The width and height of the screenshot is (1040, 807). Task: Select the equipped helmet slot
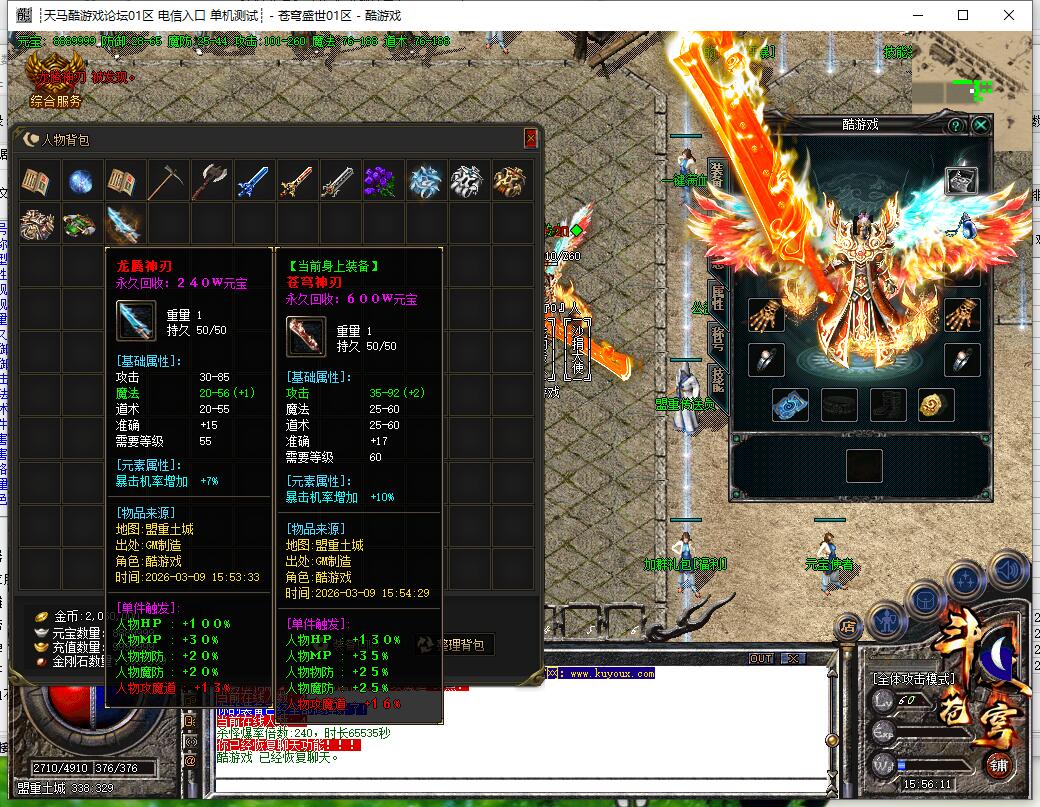point(962,181)
